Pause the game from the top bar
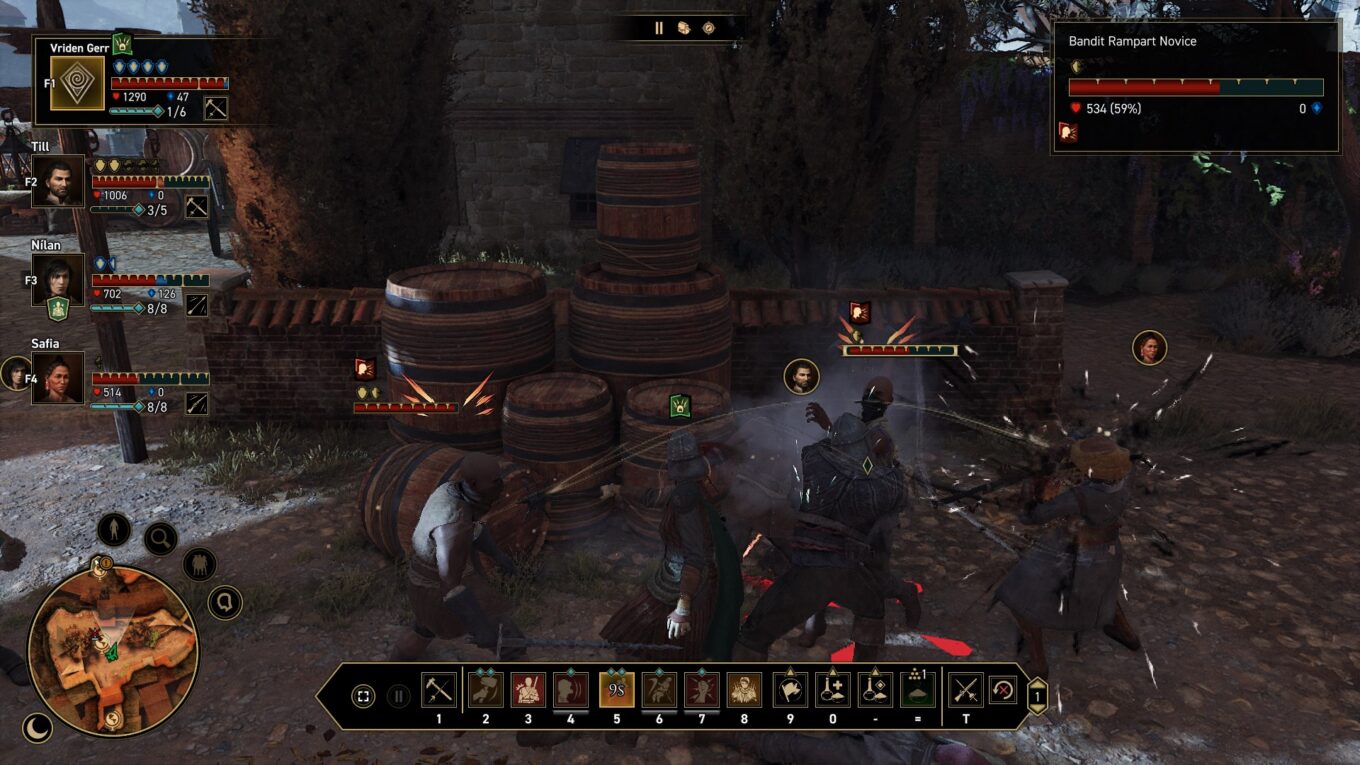Viewport: 1360px width, 765px height. (659, 28)
